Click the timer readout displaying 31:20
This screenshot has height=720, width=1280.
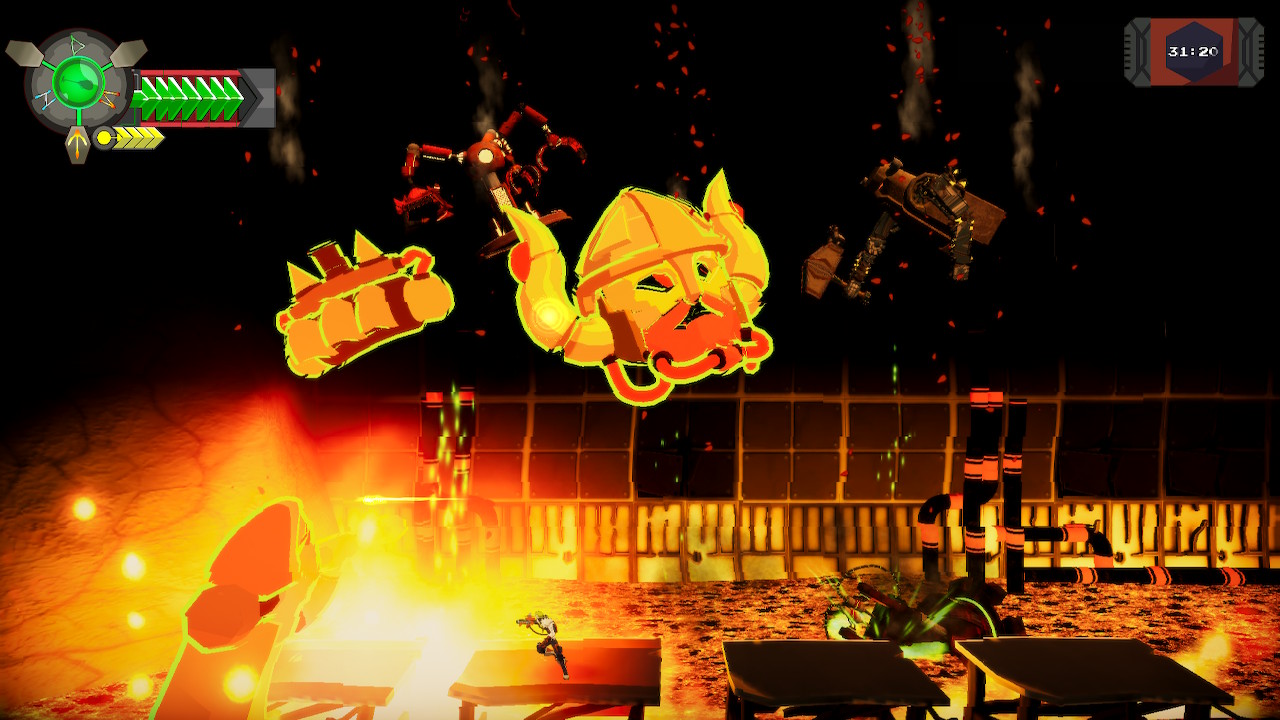(1194, 51)
